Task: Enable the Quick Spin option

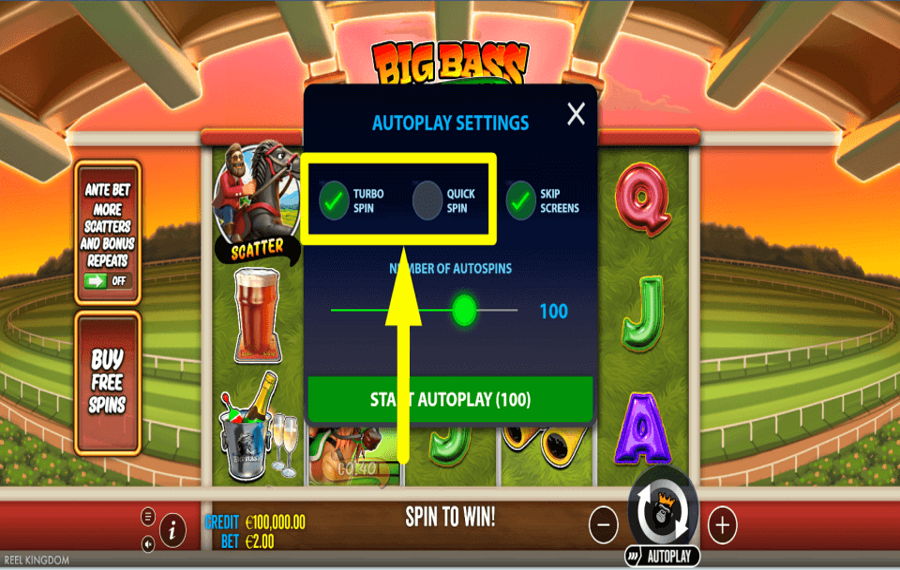Action: pyautogui.click(x=427, y=201)
